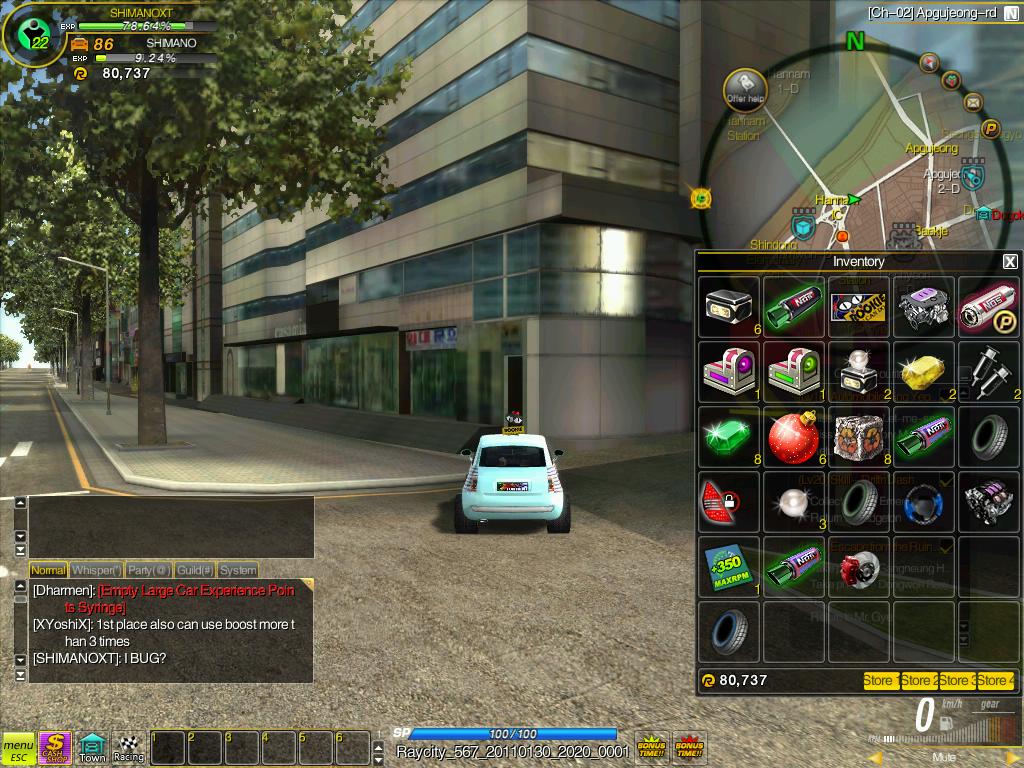Switch to the Party chat tab

click(146, 570)
